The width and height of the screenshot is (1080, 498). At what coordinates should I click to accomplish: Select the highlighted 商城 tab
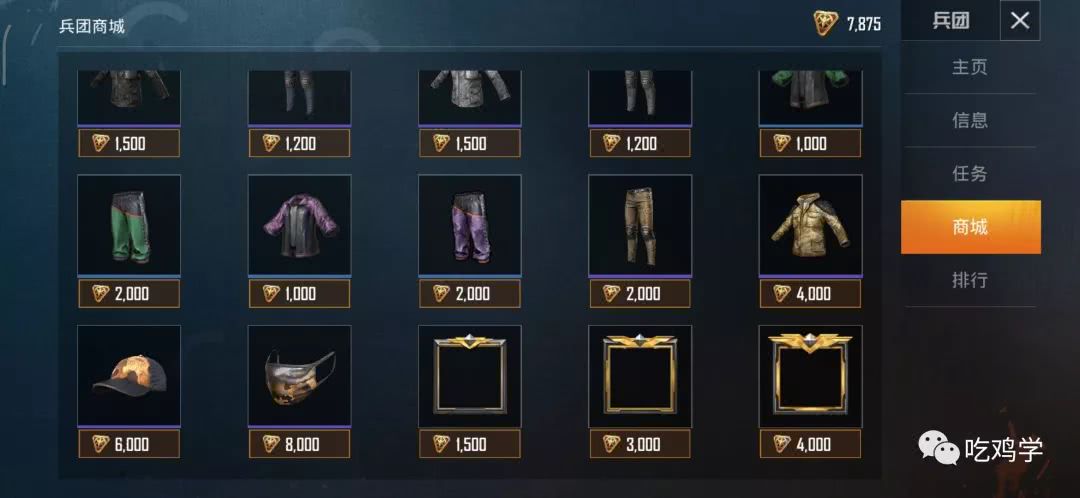[x=970, y=227]
